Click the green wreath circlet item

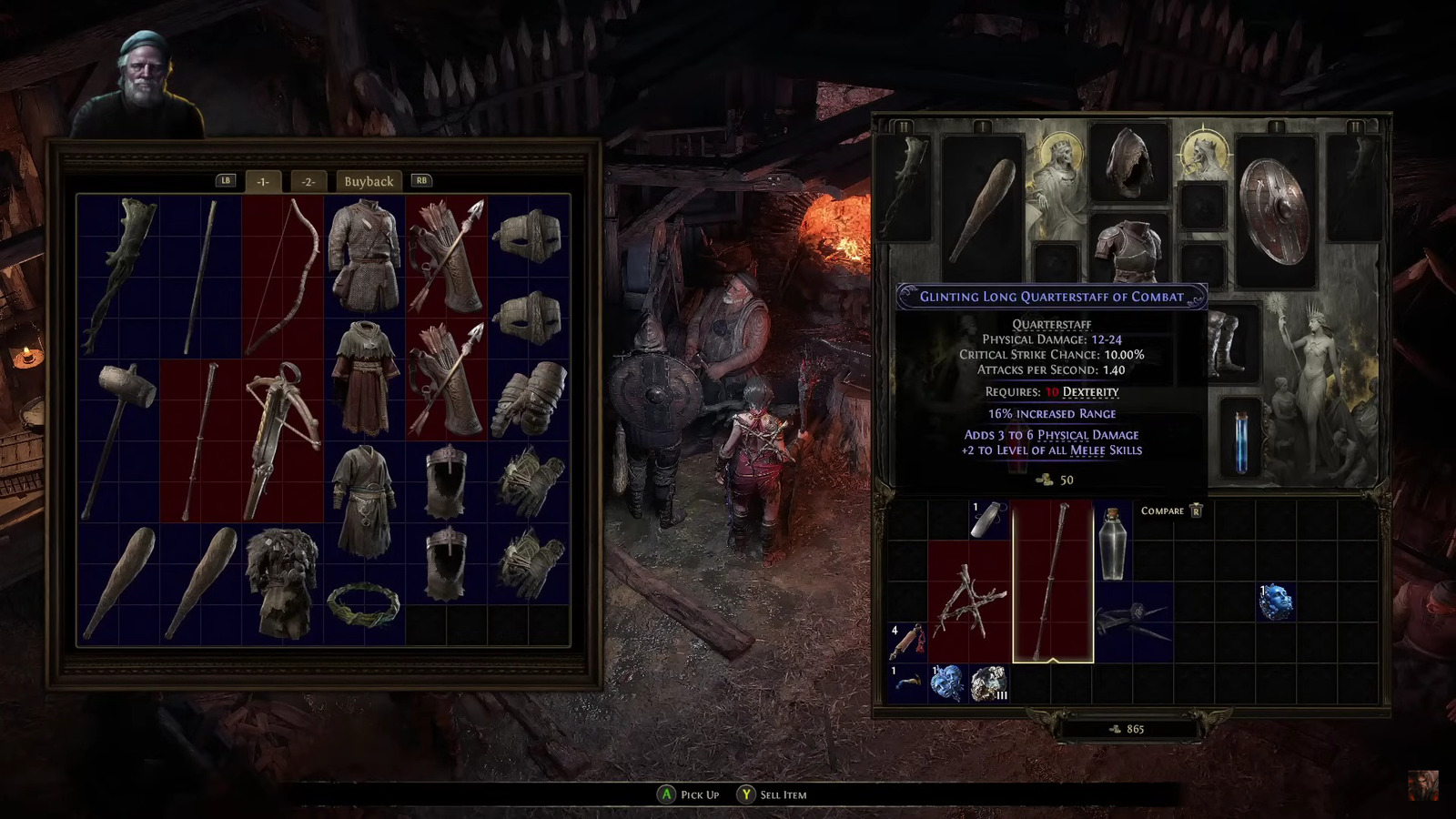click(x=364, y=604)
